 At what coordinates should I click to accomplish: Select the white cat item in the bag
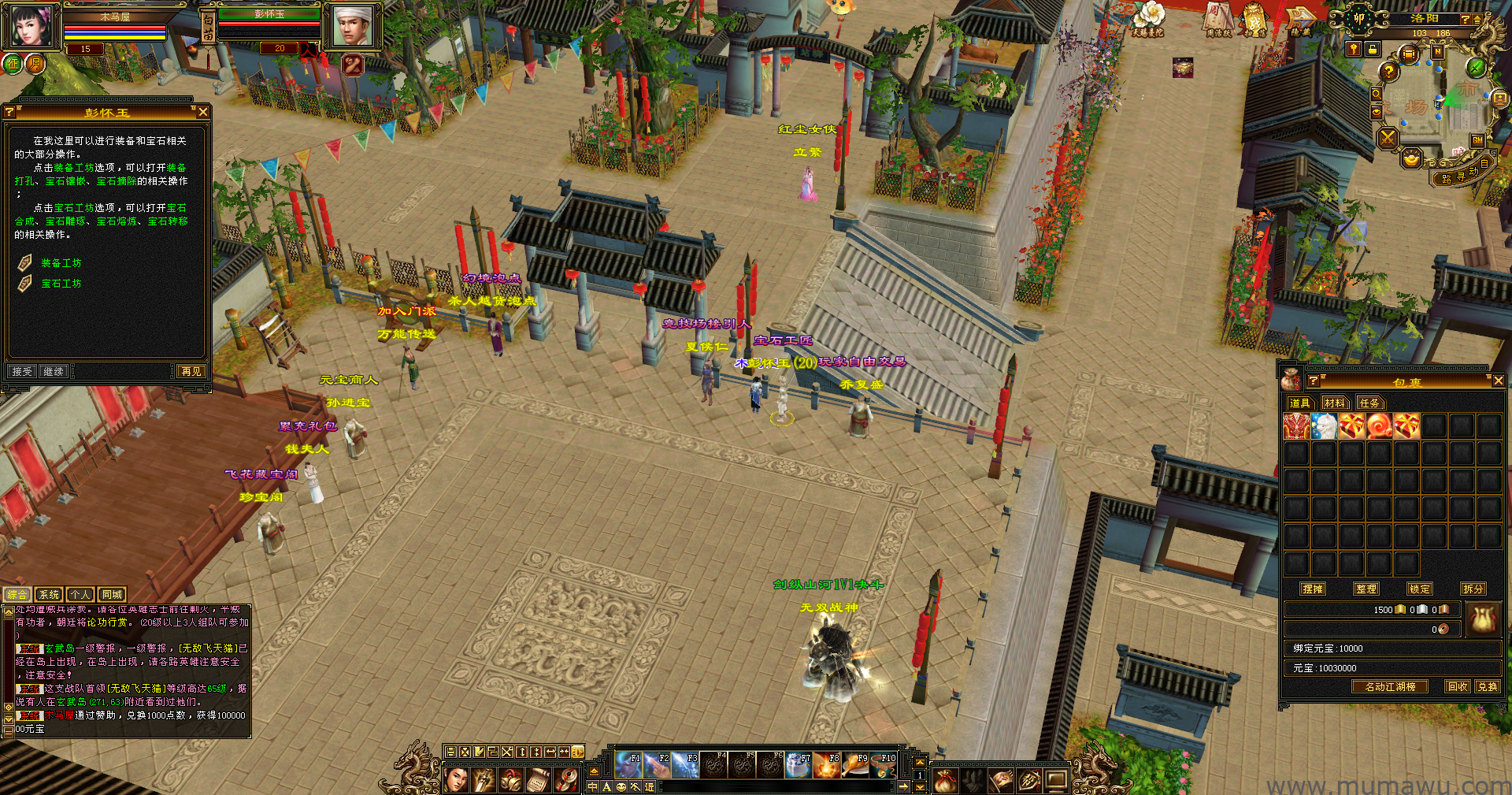coord(1325,426)
